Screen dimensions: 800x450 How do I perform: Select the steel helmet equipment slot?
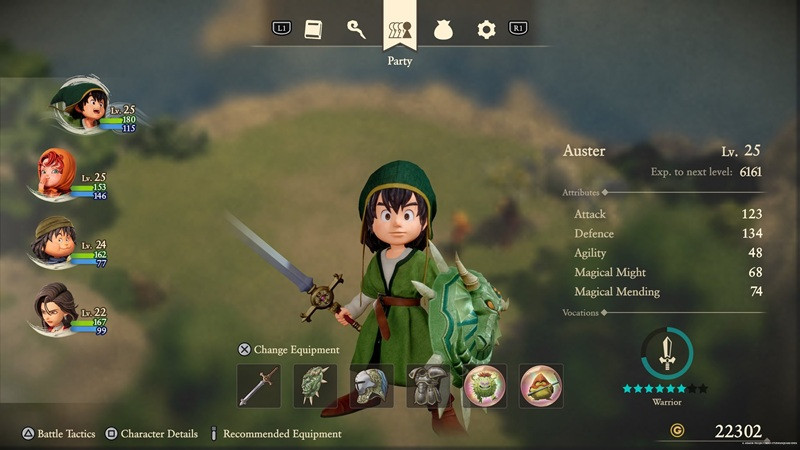(x=371, y=386)
